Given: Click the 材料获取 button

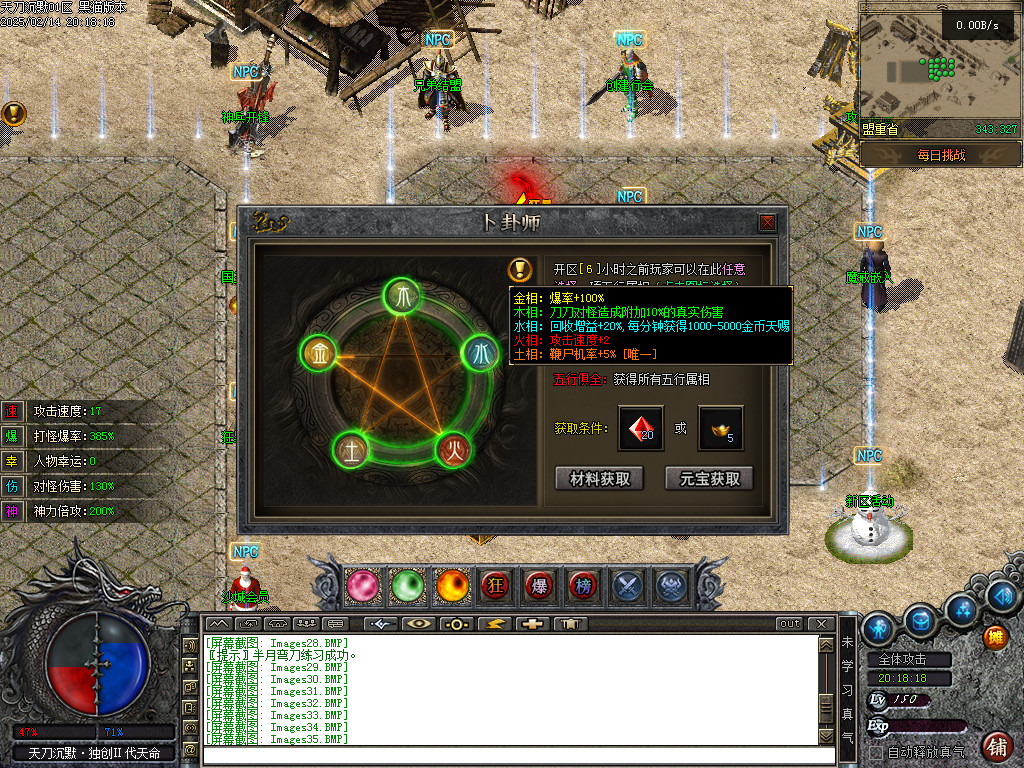Looking at the screenshot, I should click(x=600, y=479).
